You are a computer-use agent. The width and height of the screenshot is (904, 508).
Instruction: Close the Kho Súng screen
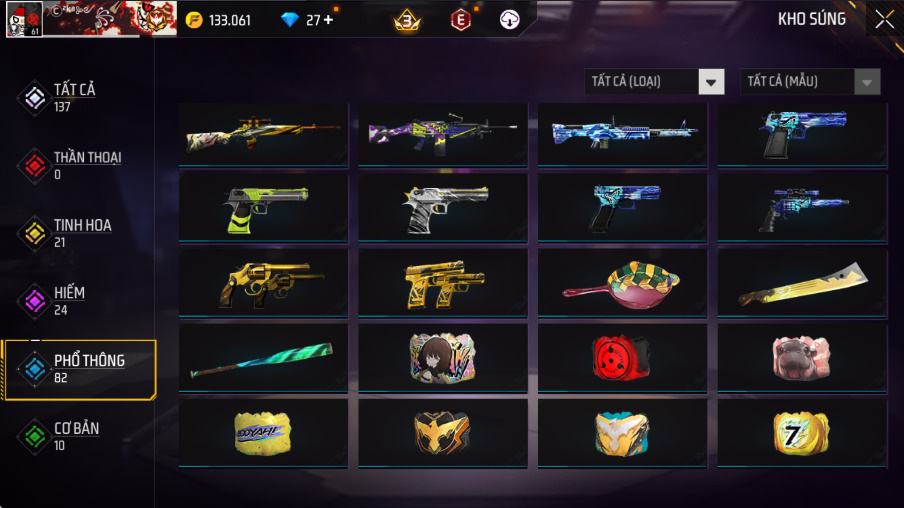pyautogui.click(x=884, y=19)
